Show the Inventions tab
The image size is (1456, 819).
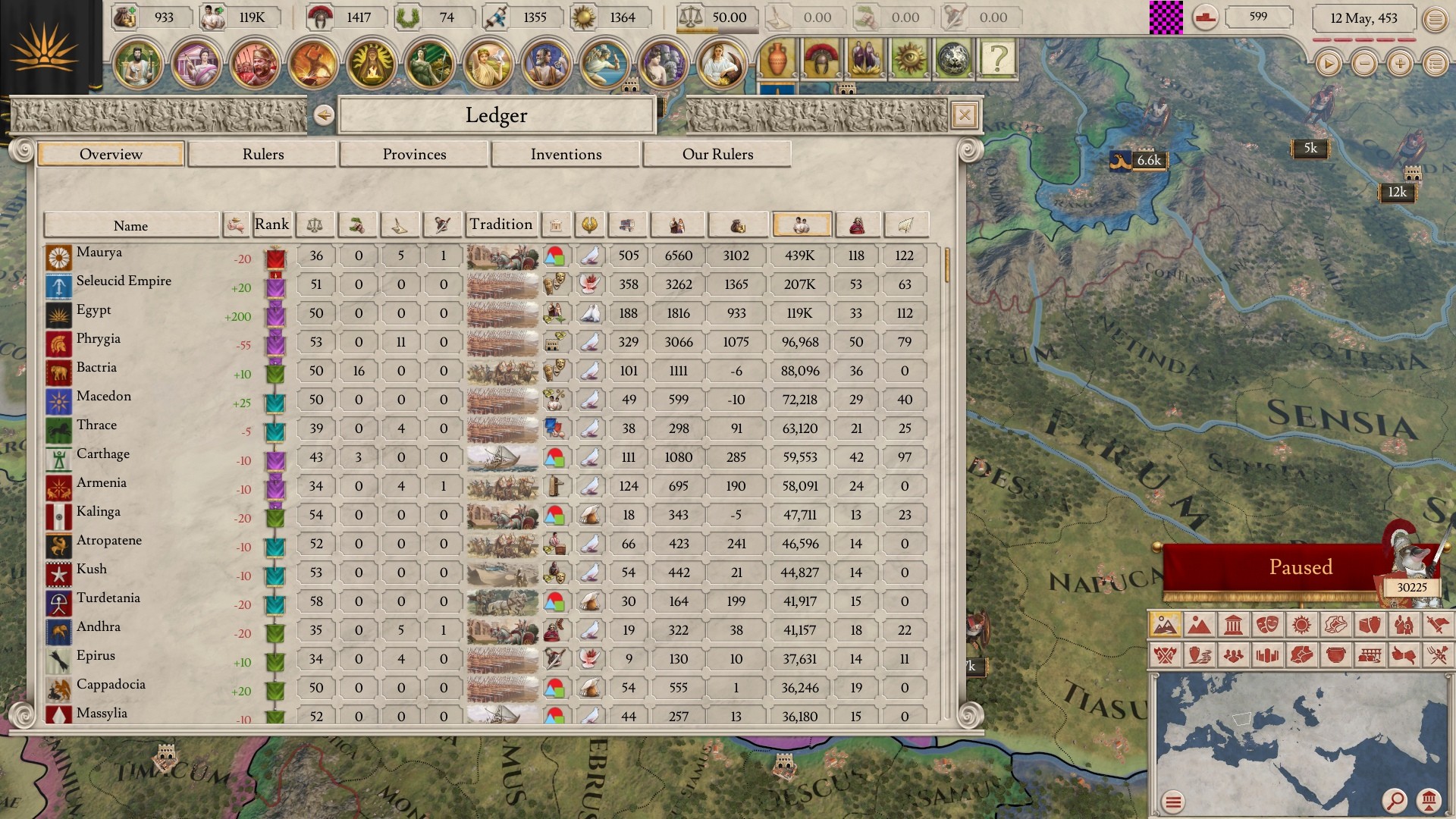coord(566,154)
